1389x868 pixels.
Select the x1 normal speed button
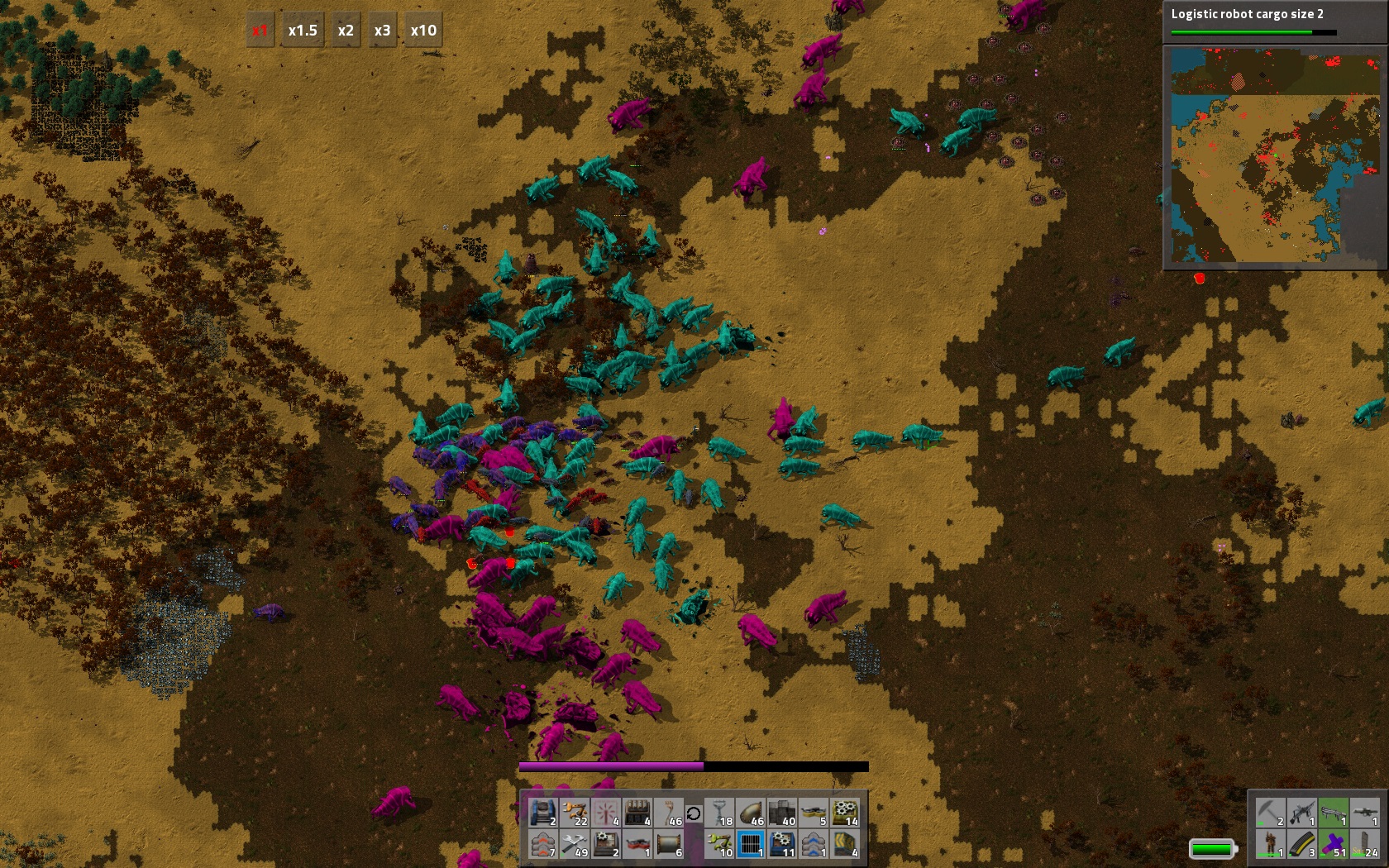pyautogui.click(x=260, y=31)
